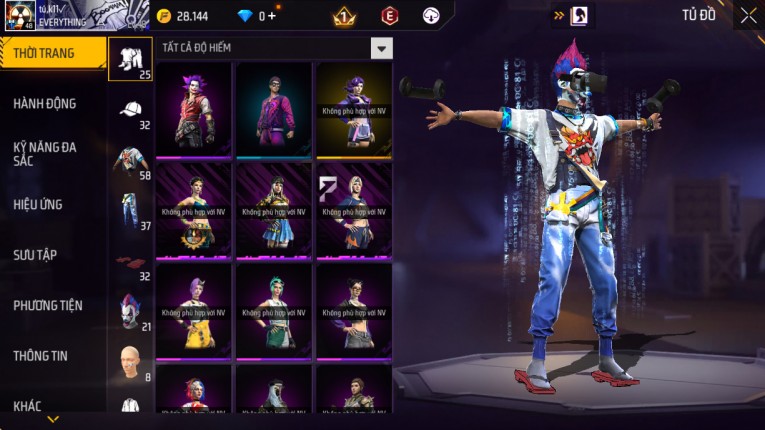
Task: Open the blue pants category
Action: pos(130,212)
